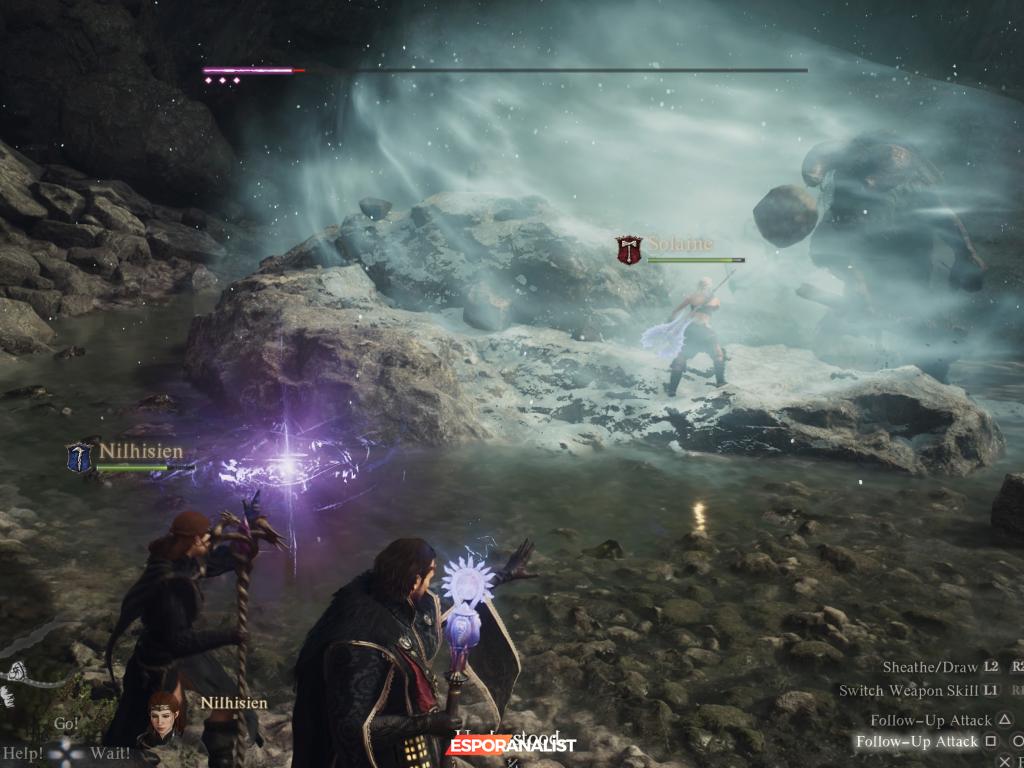
Task: Click Nilhisien's blue vocation shield icon
Action: [80, 457]
